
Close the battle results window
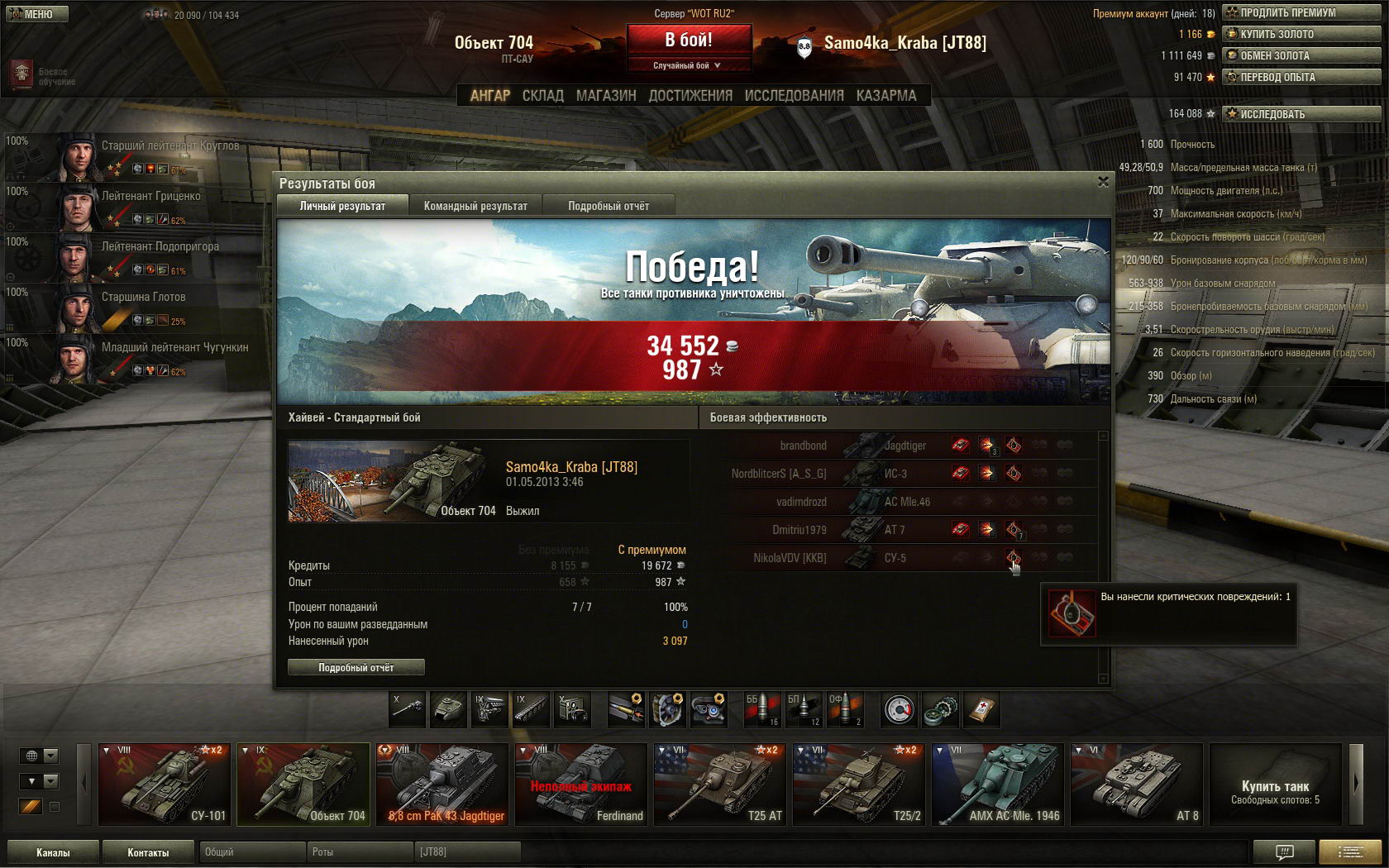tap(1103, 182)
